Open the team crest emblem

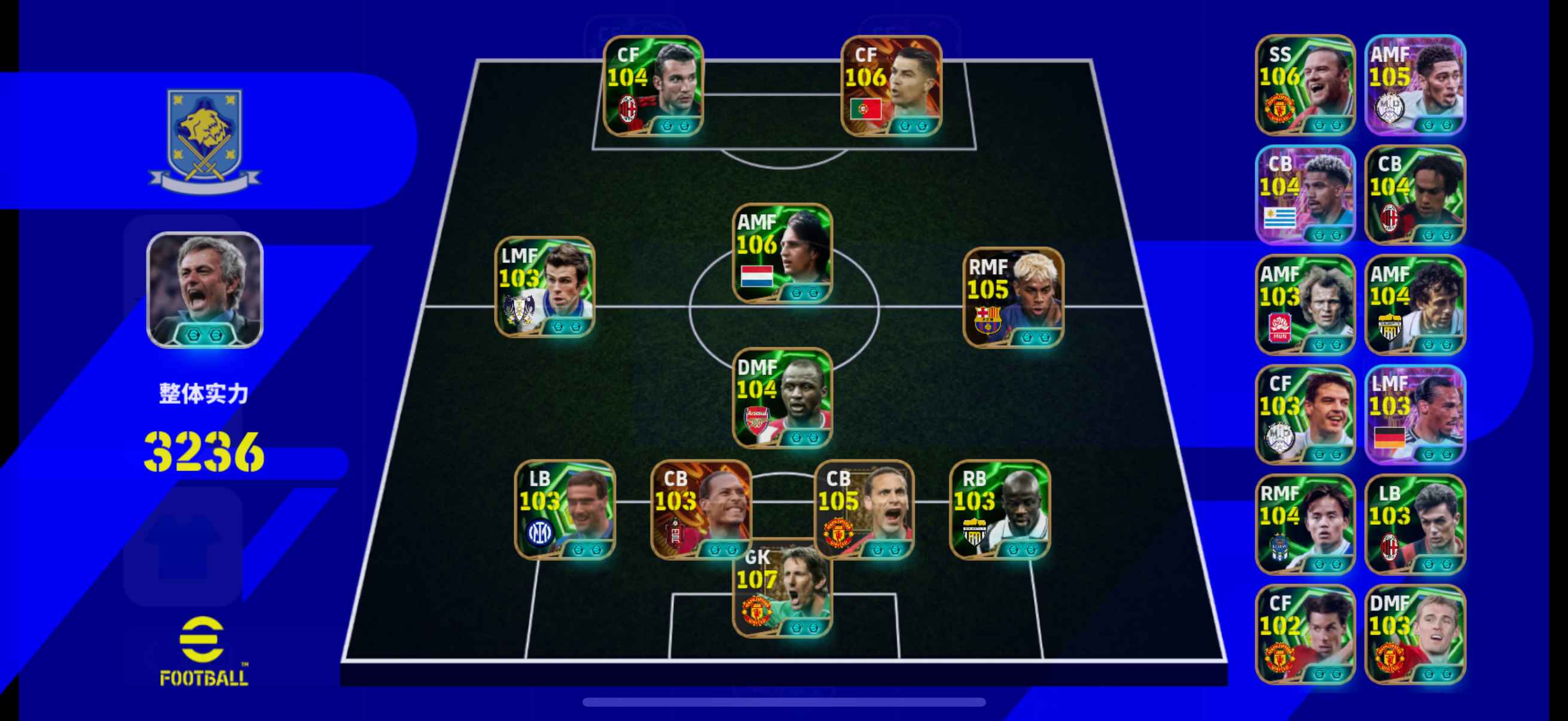(x=205, y=140)
